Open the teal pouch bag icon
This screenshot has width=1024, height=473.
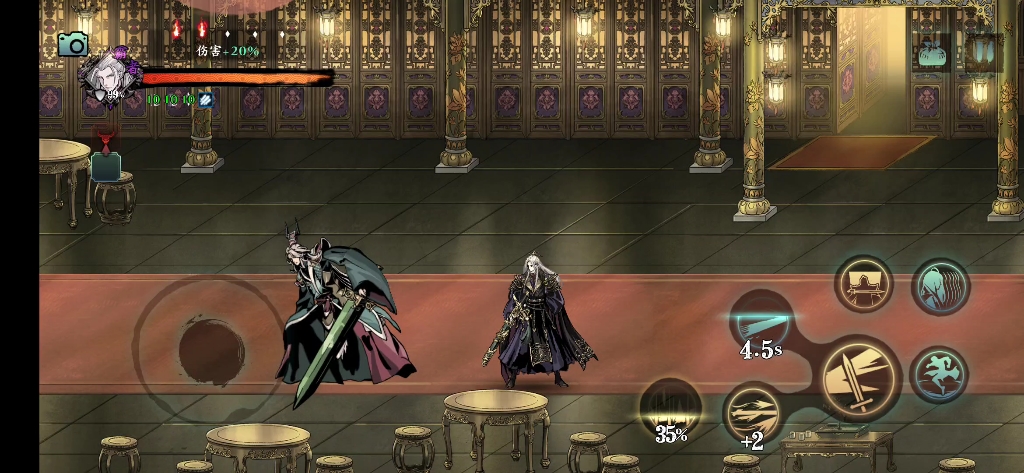tap(933, 53)
